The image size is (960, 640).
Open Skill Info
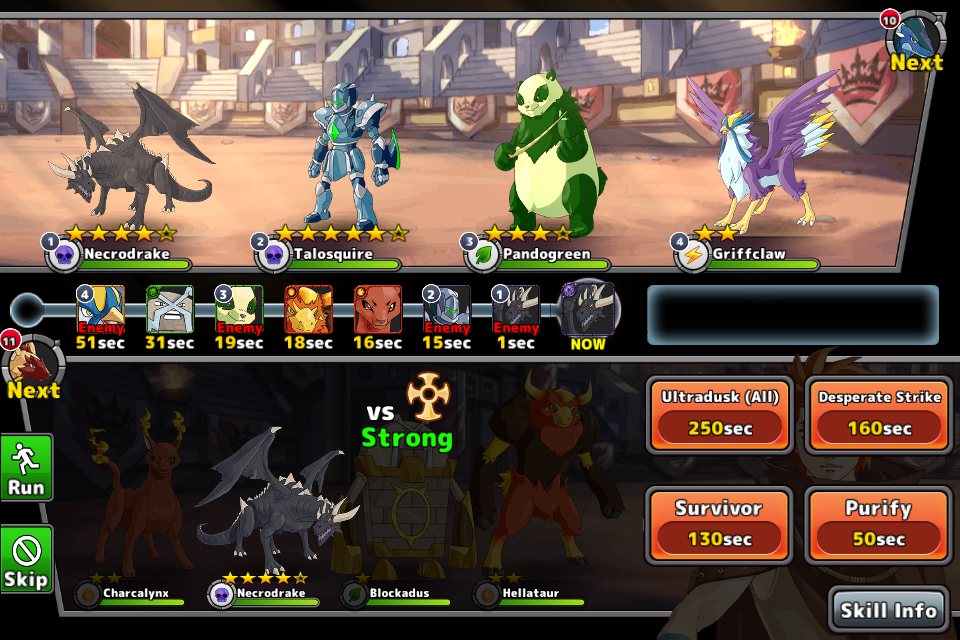pos(888,610)
